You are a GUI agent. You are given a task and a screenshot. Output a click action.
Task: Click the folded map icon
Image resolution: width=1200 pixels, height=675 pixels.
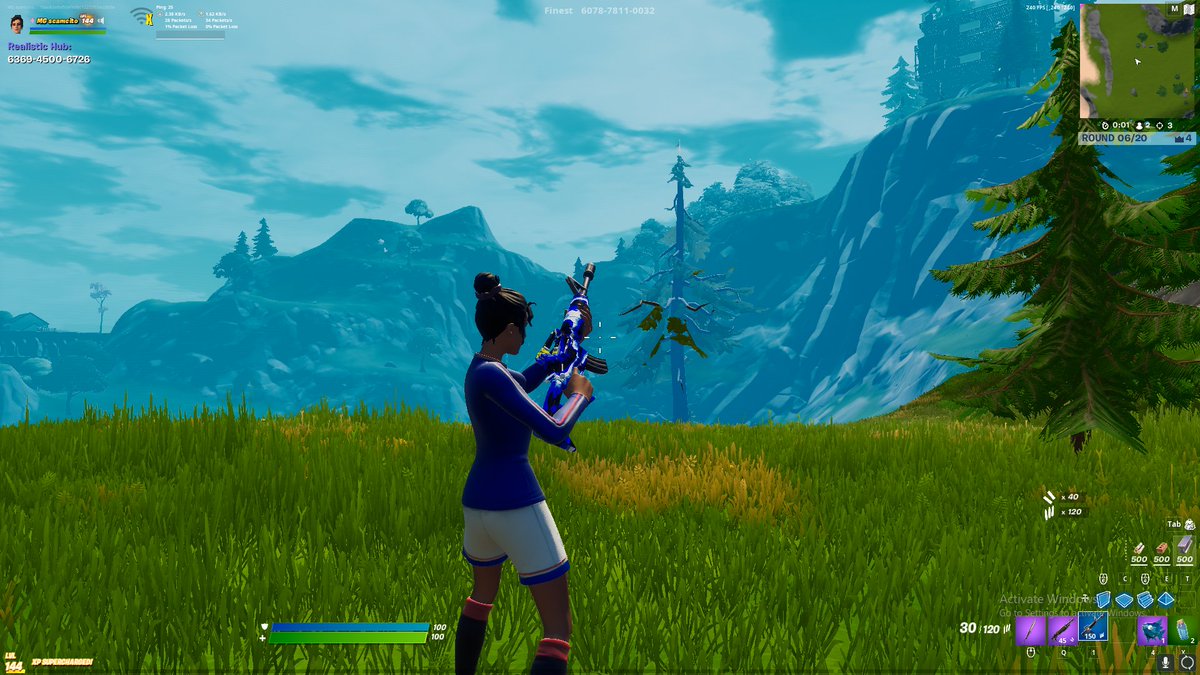(1188, 9)
